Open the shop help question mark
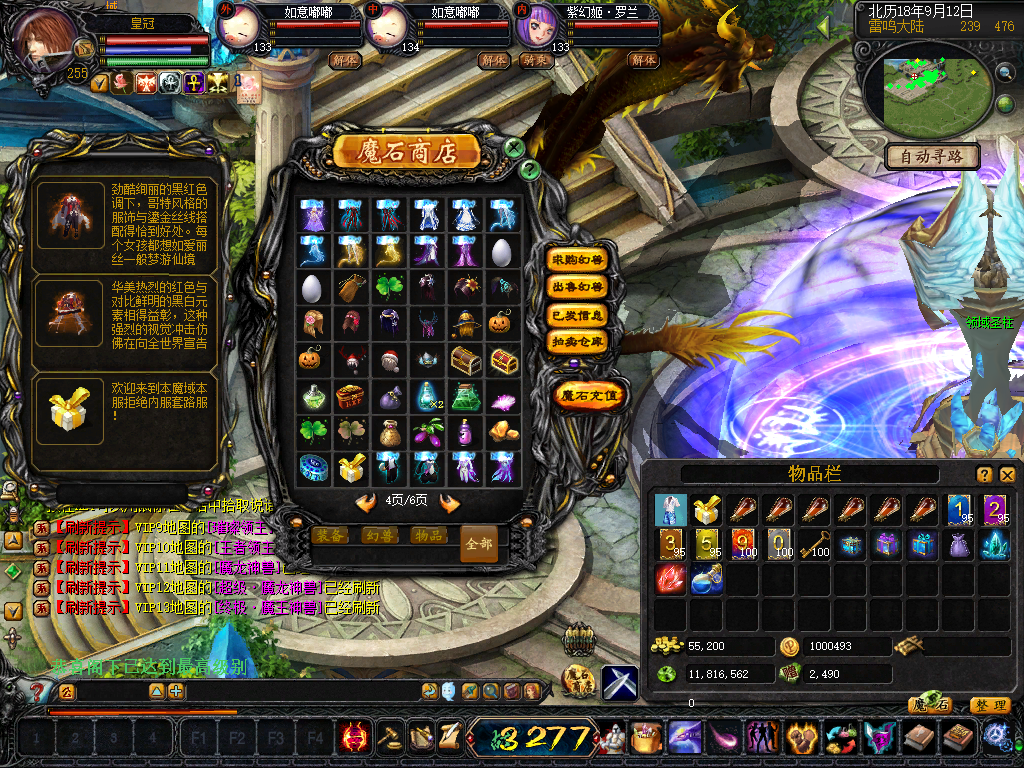 coord(530,170)
